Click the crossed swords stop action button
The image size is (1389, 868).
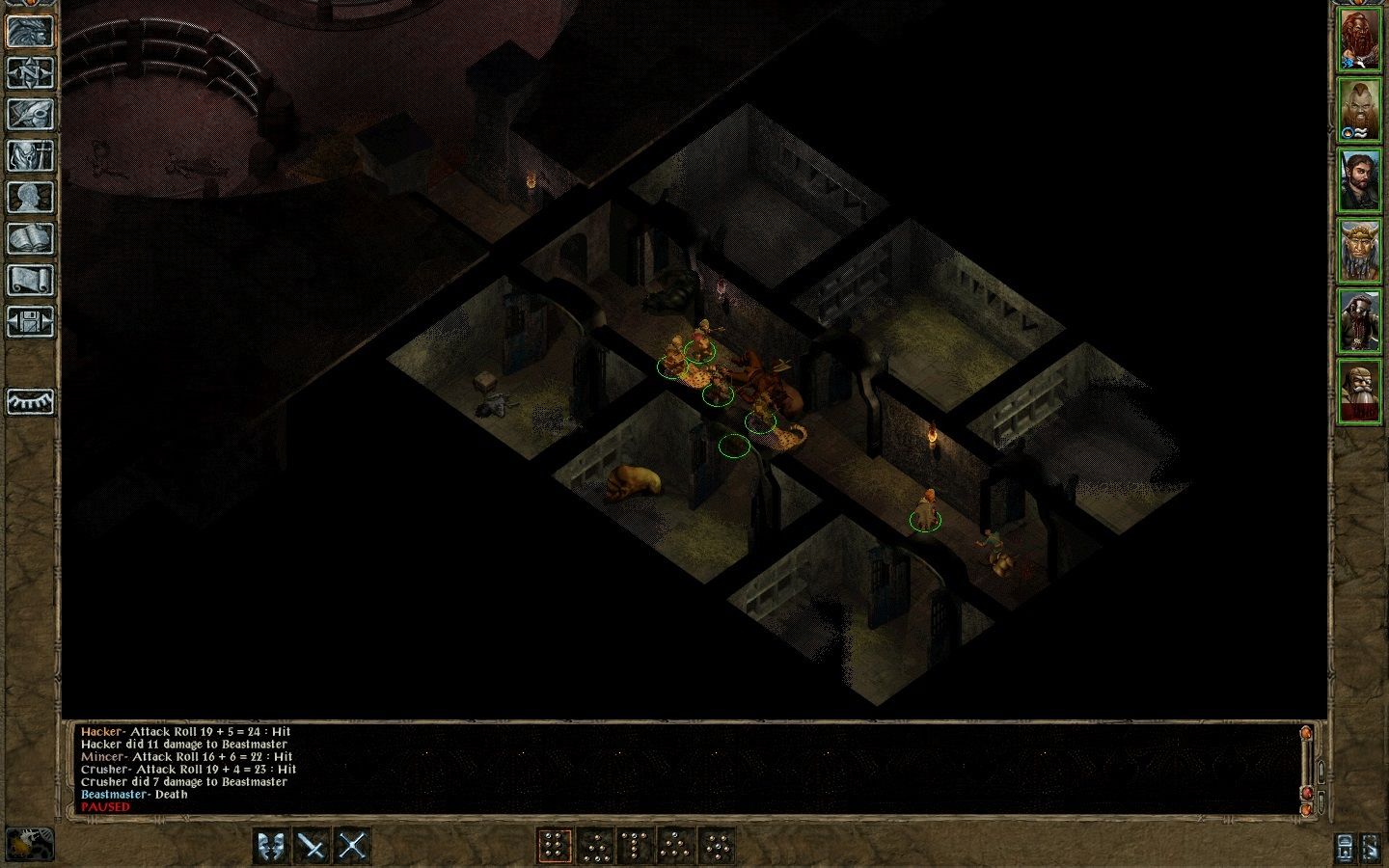point(352,846)
